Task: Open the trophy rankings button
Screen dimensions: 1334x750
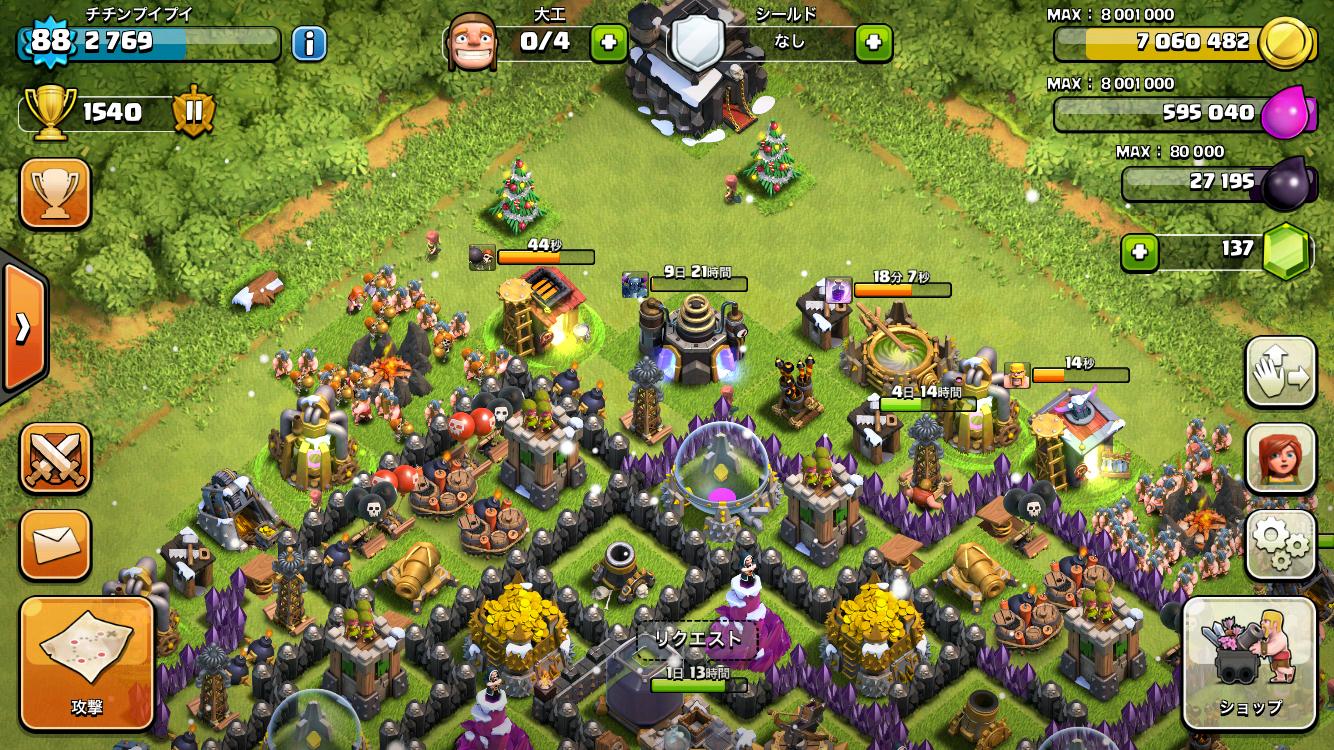Action: [x=55, y=193]
